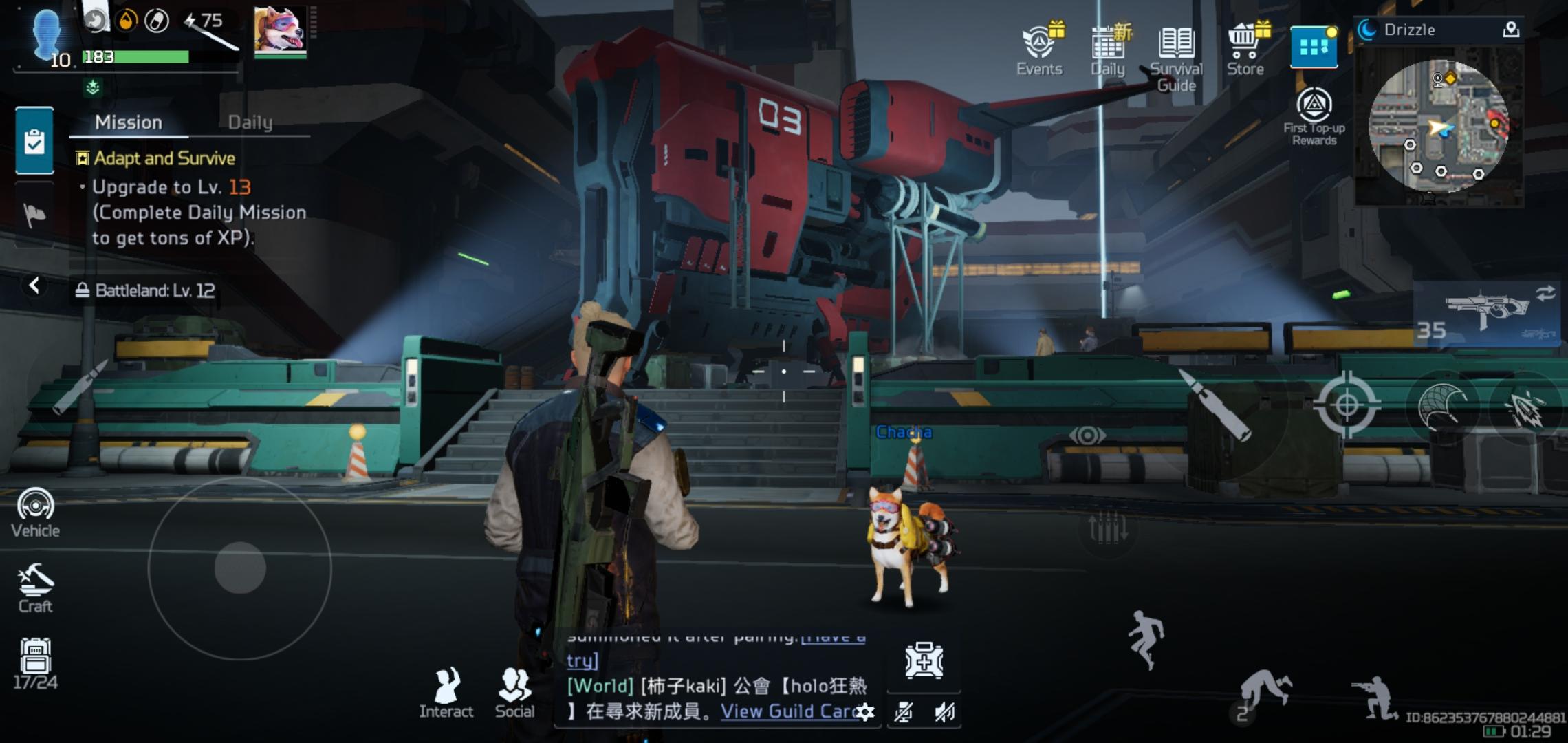Open the circular minimap
Image resolution: width=1568 pixels, height=743 pixels.
[1439, 125]
